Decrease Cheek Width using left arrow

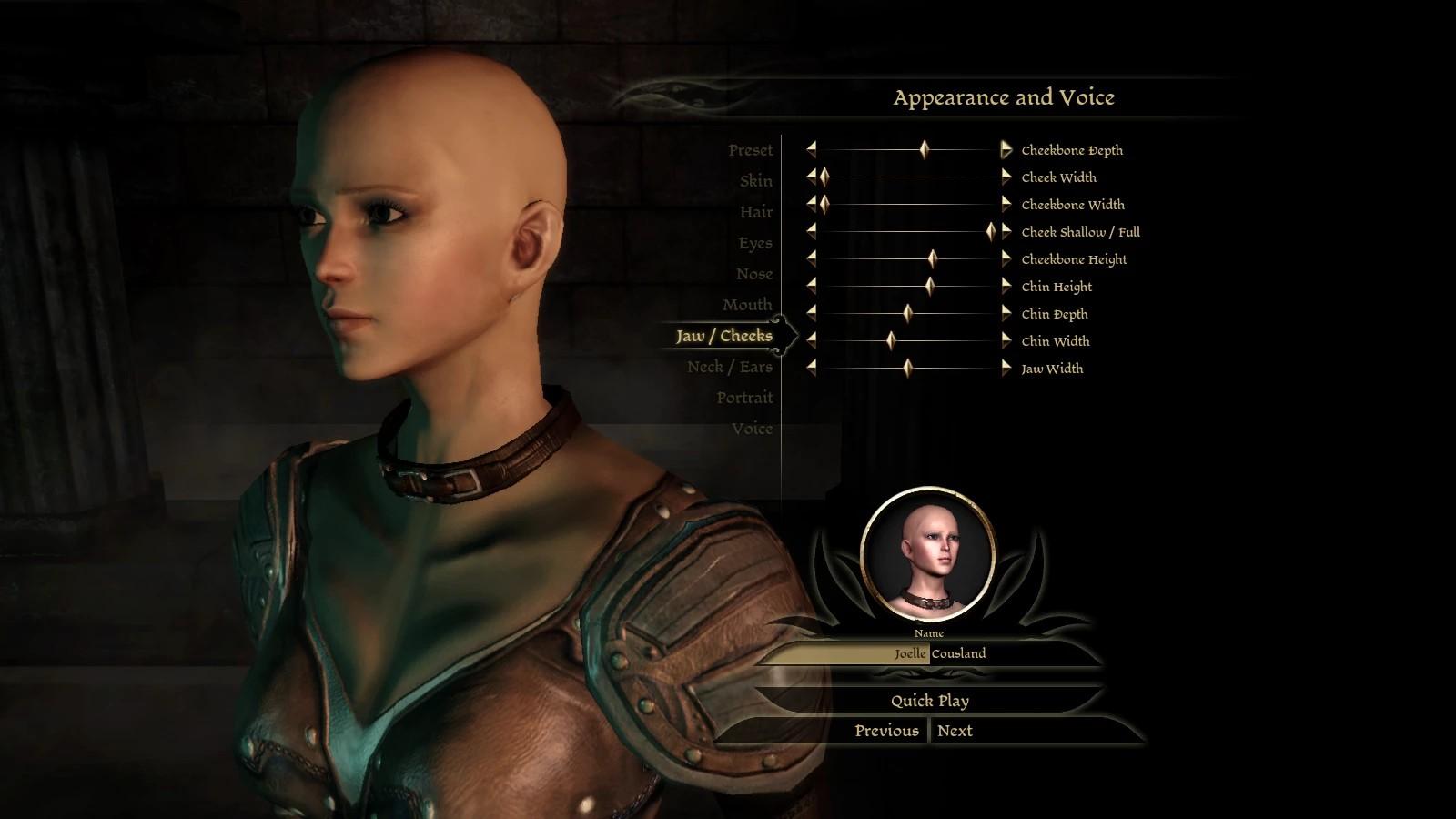(811, 177)
